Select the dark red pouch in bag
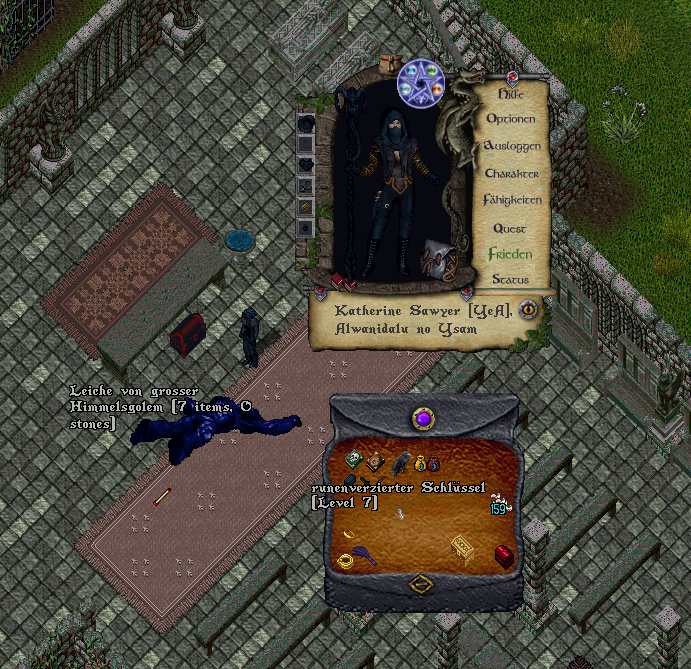The height and width of the screenshot is (669, 691). tap(434, 464)
